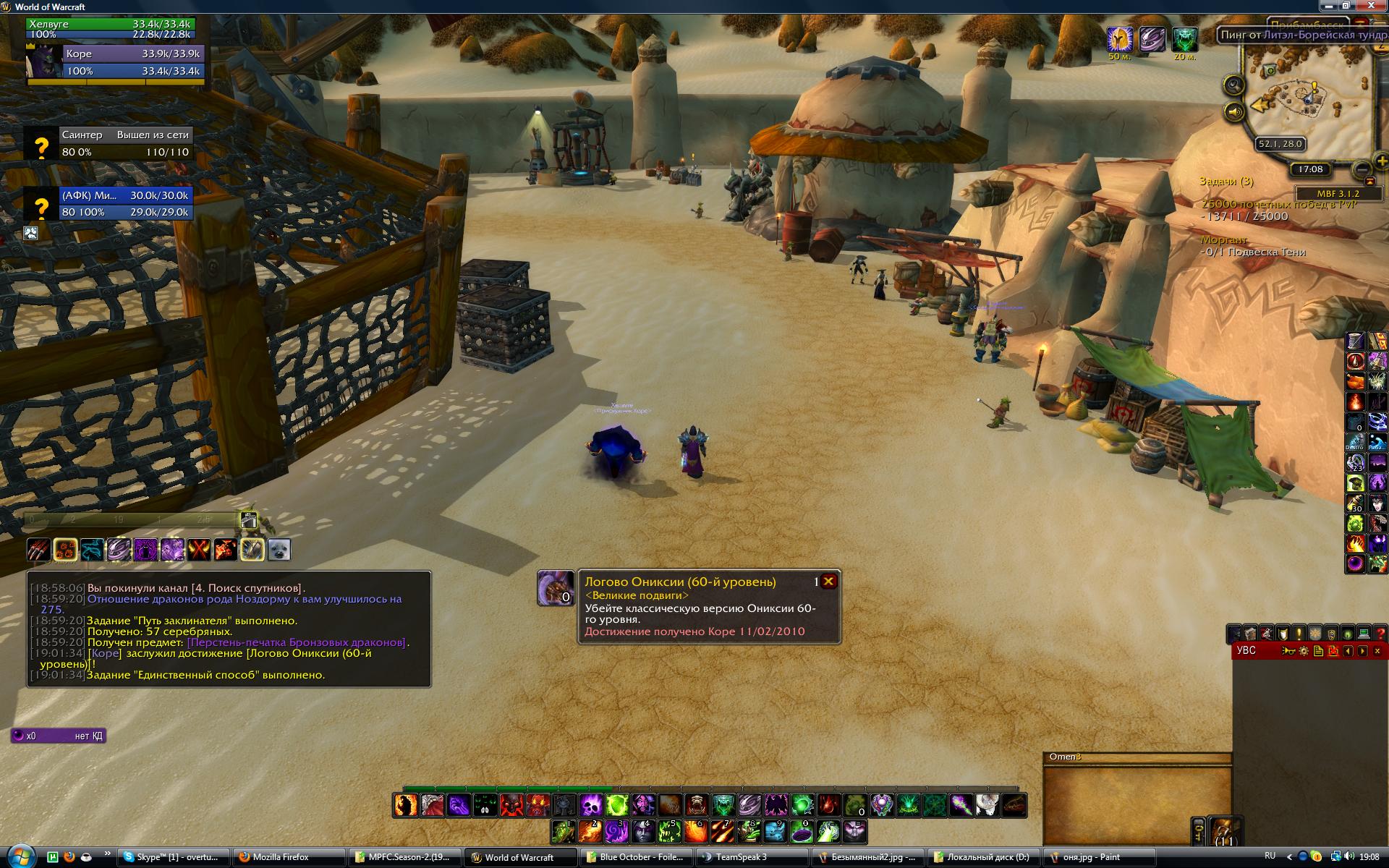
Task: Open the minimap tracking magnifier button
Action: point(1233,85)
